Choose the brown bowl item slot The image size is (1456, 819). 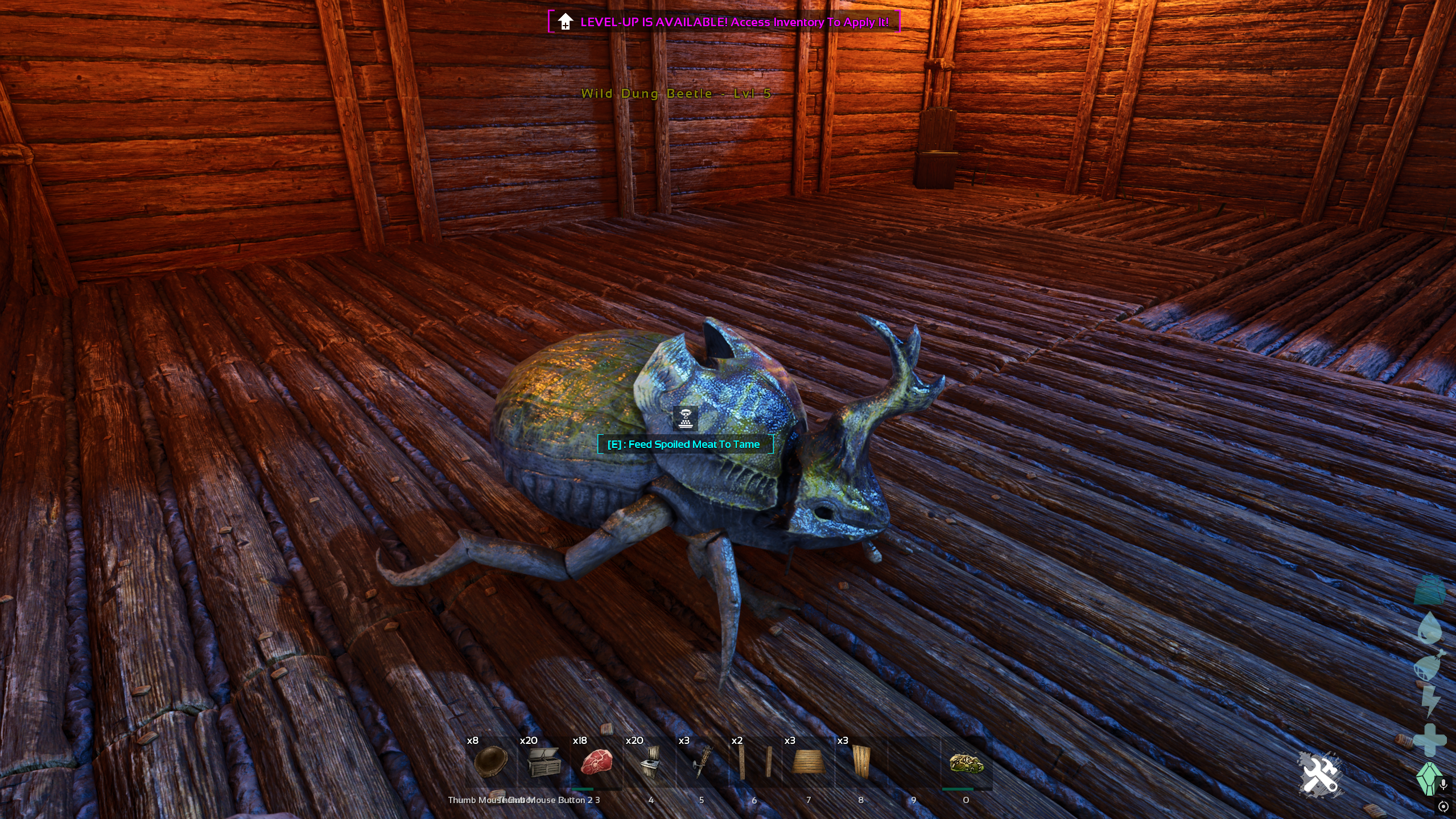coord(490,763)
